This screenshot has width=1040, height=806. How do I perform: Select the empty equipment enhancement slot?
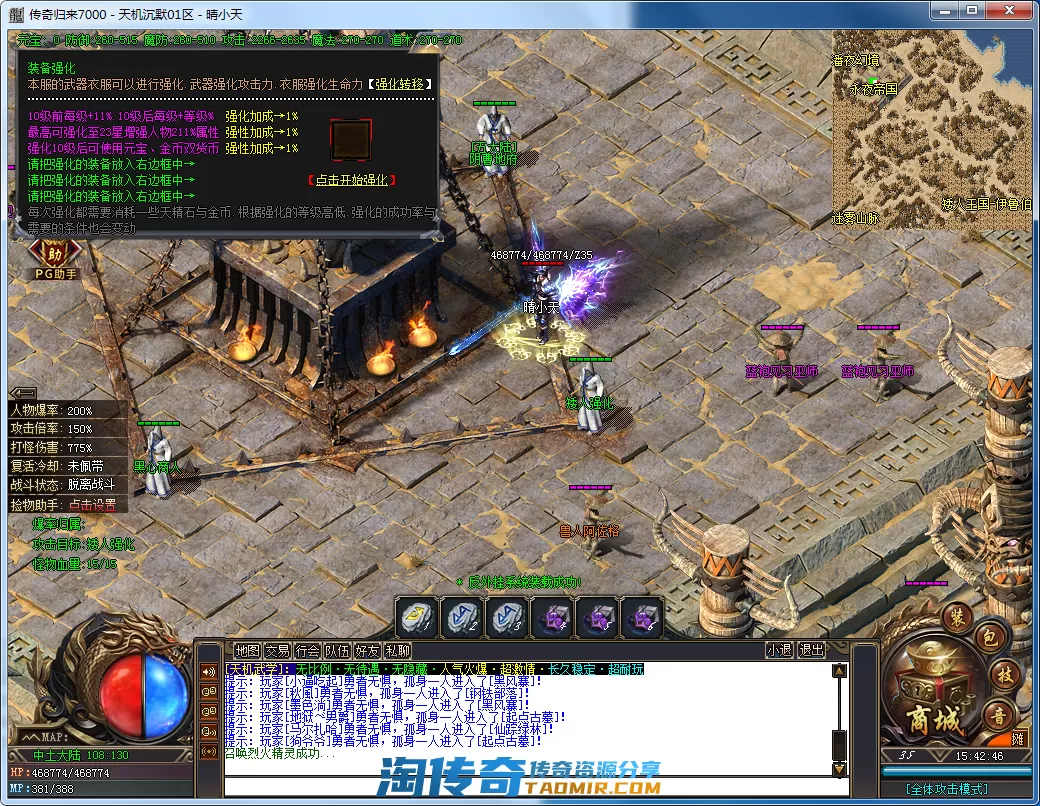351,140
